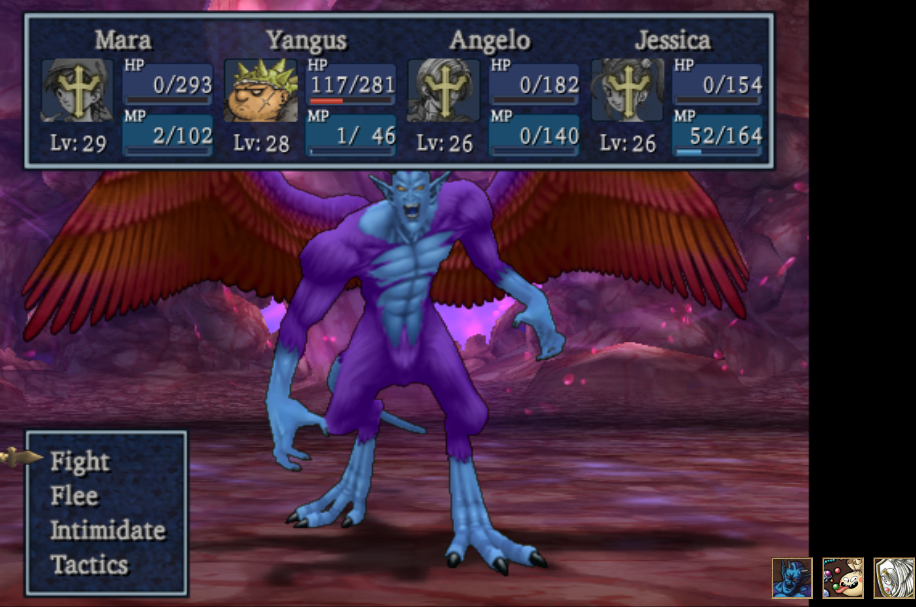Open the blue demon monster icon
The image size is (916, 607).
click(792, 578)
